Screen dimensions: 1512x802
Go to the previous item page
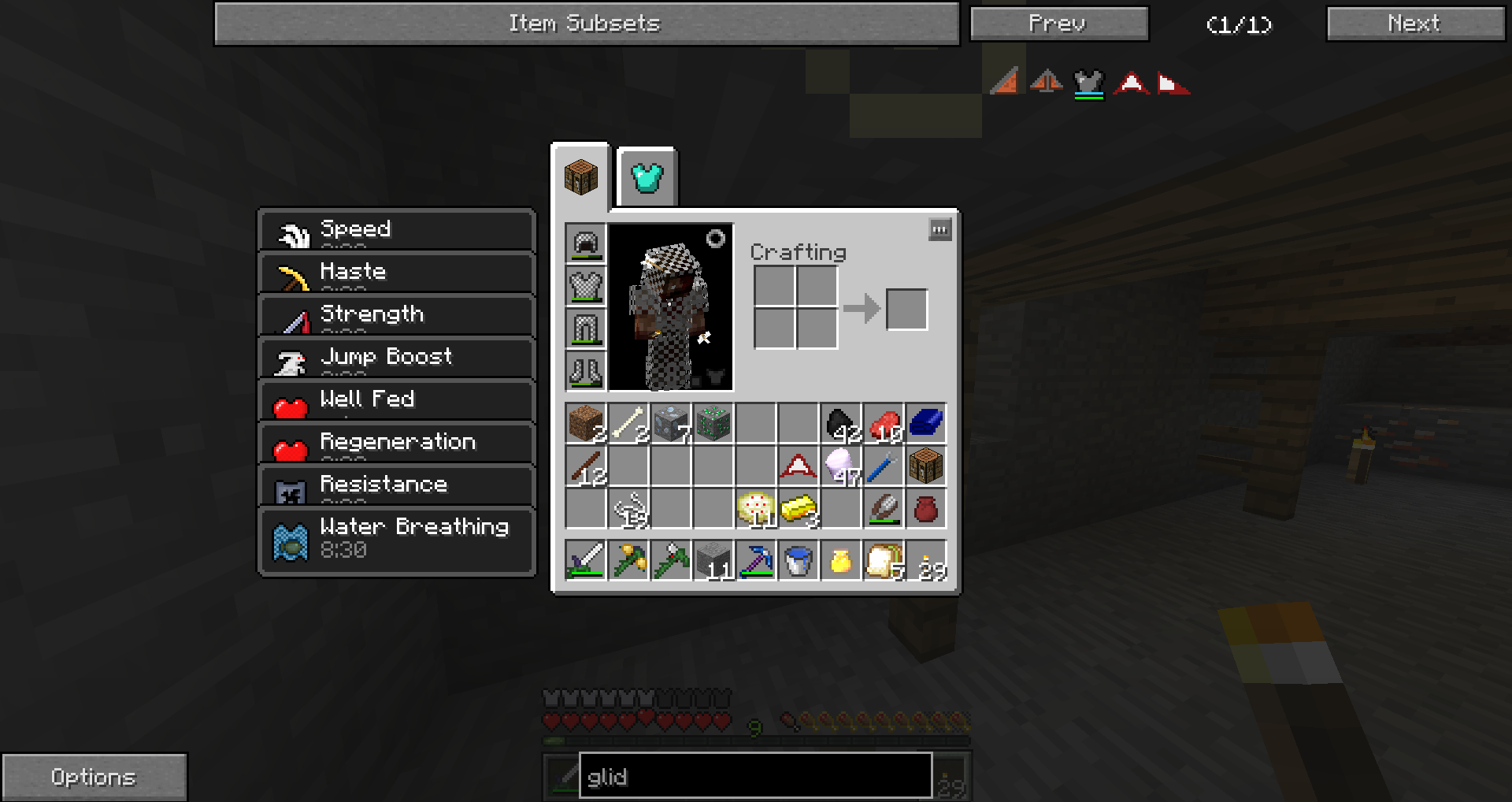click(1058, 24)
